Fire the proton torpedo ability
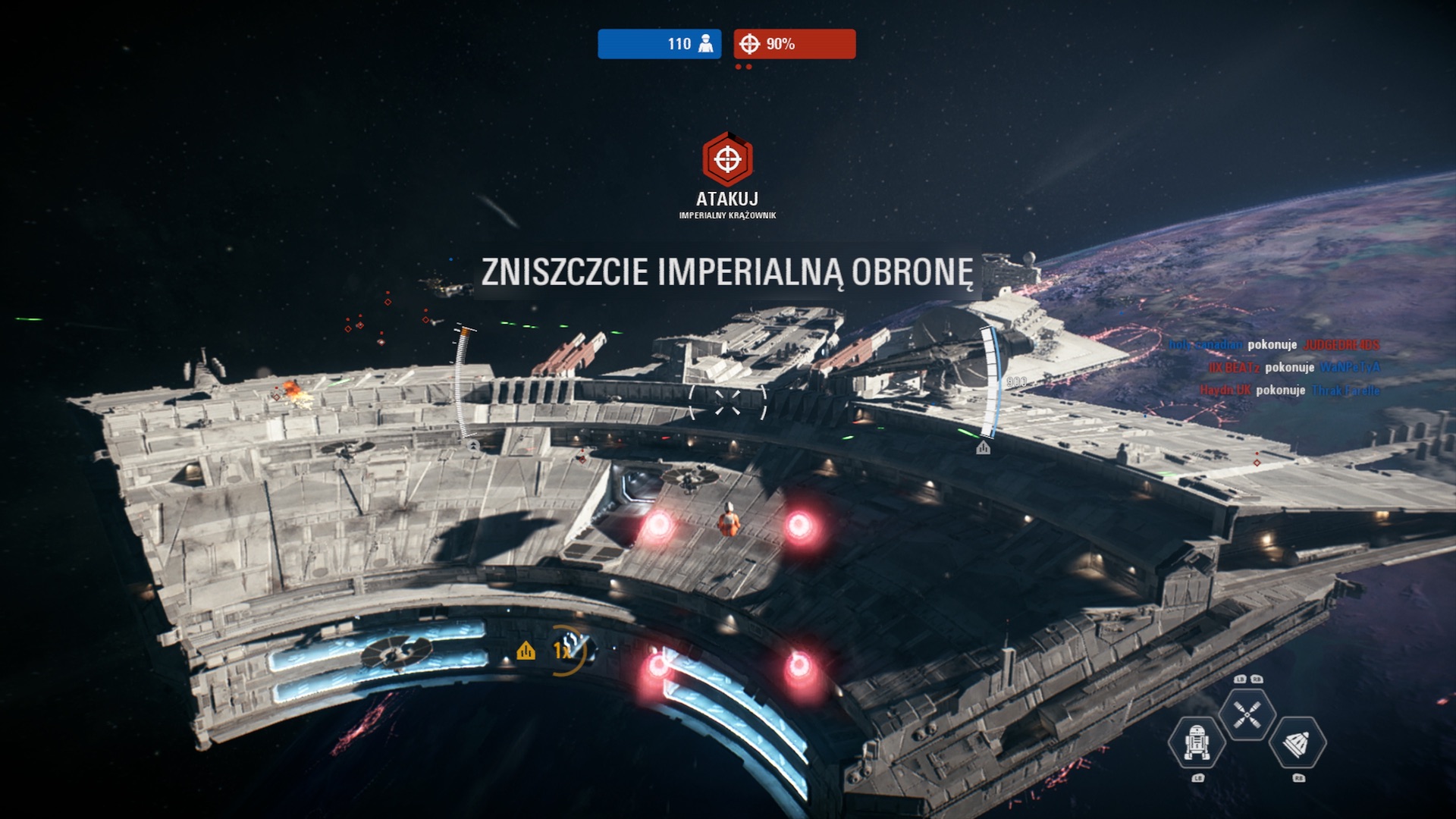 [x=1297, y=743]
